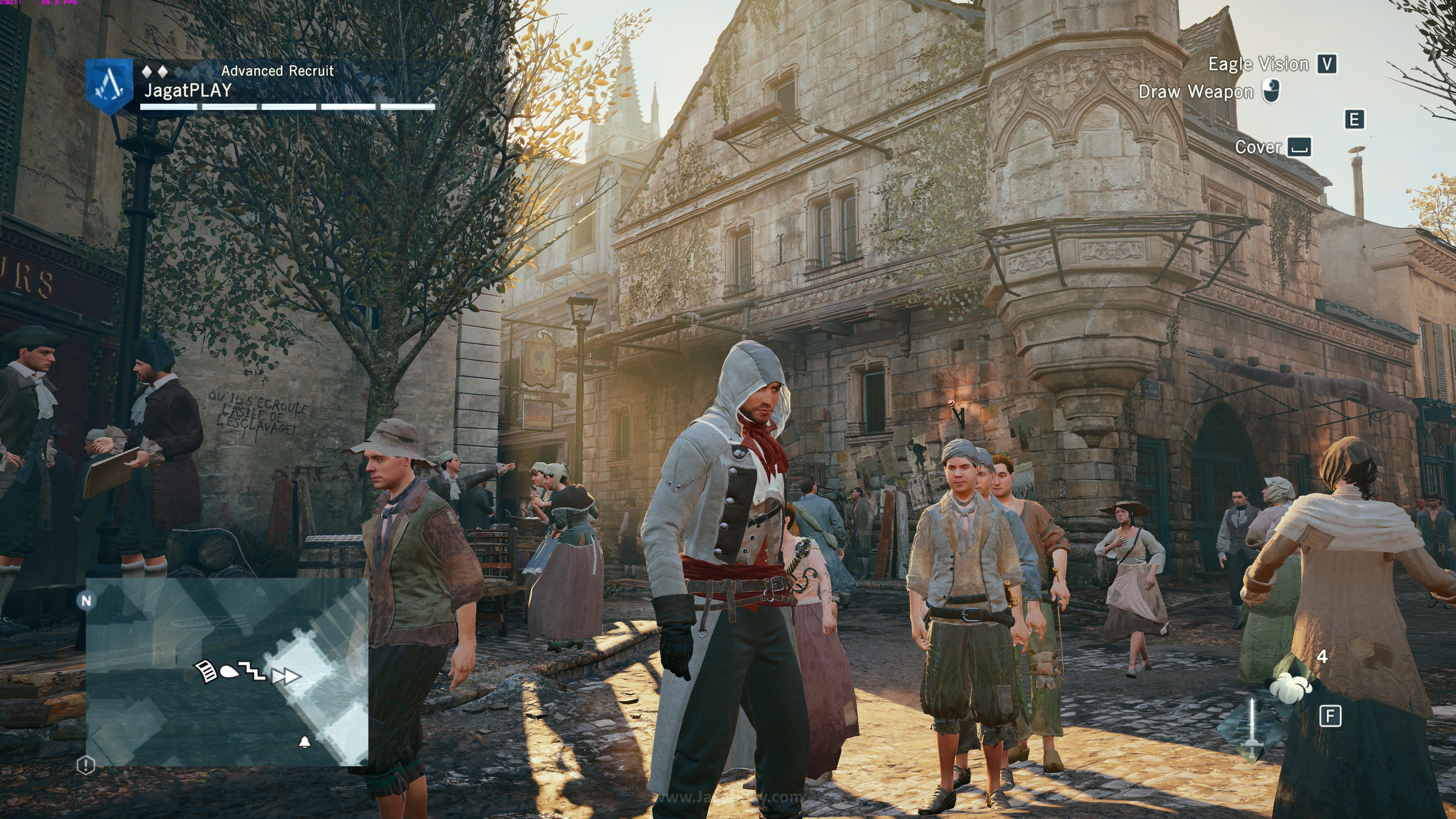Select the double-arrow marker on the minimap

286,676
